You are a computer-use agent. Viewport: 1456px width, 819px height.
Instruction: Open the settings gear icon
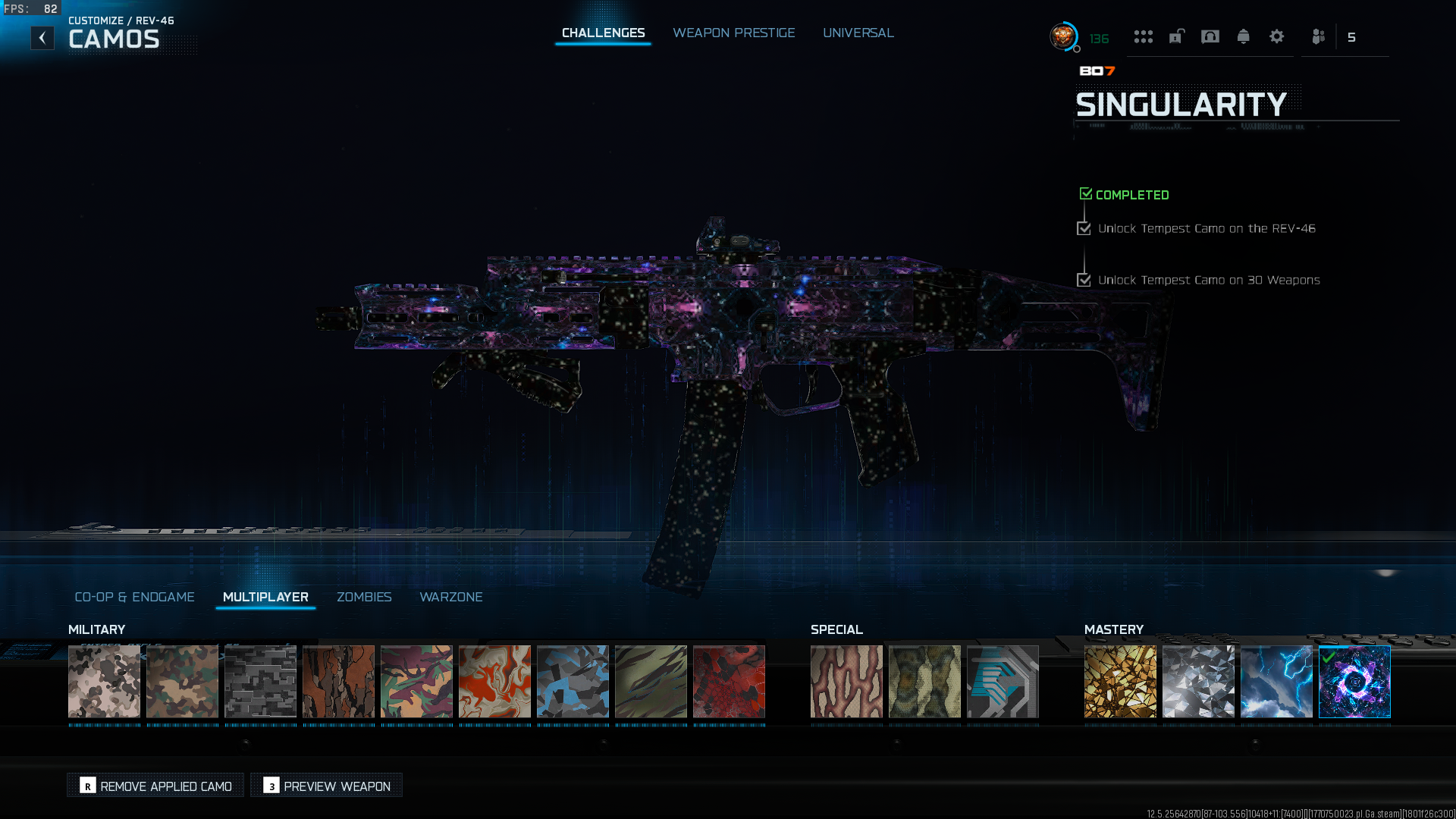click(x=1276, y=36)
